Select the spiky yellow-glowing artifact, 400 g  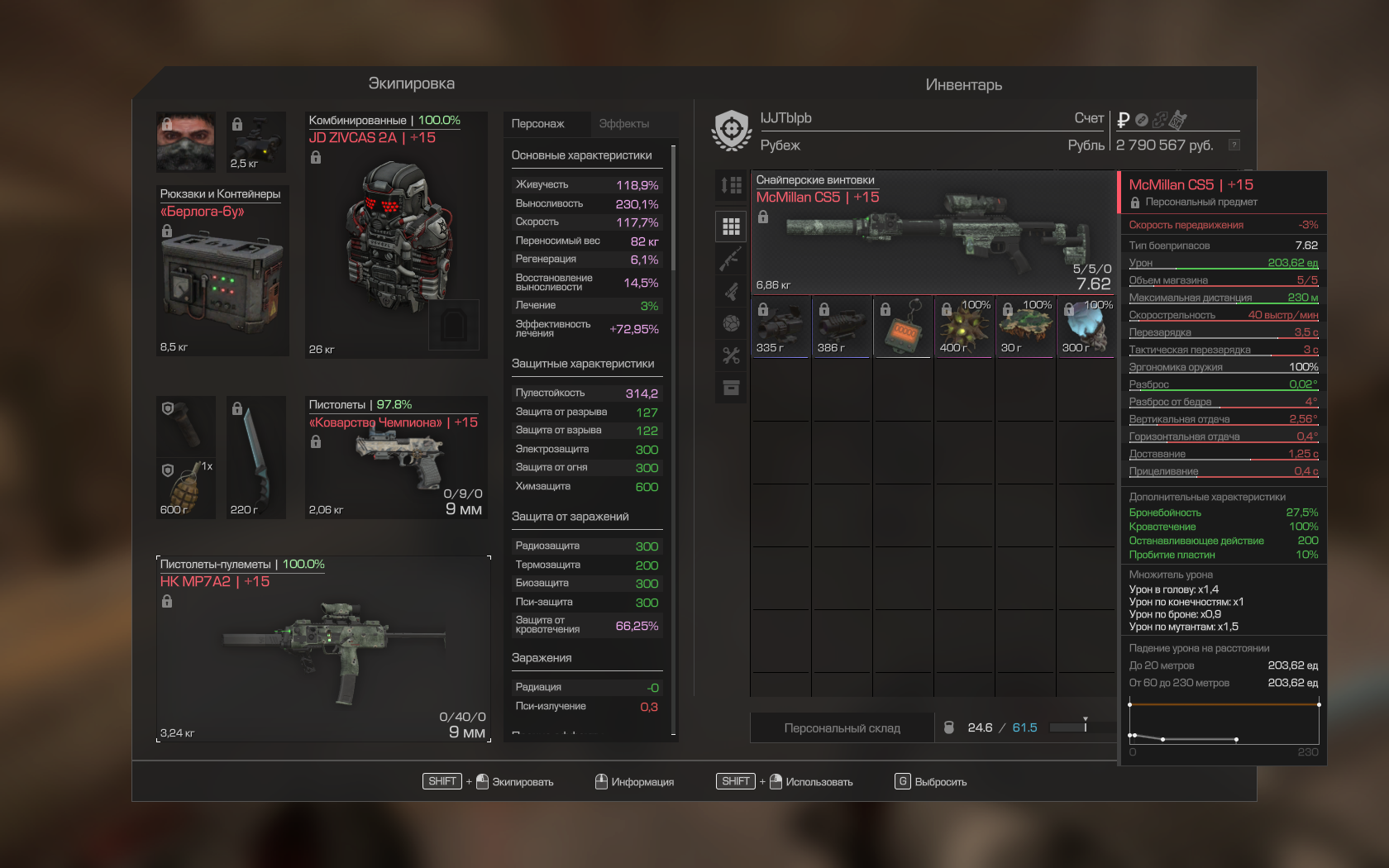(964, 327)
